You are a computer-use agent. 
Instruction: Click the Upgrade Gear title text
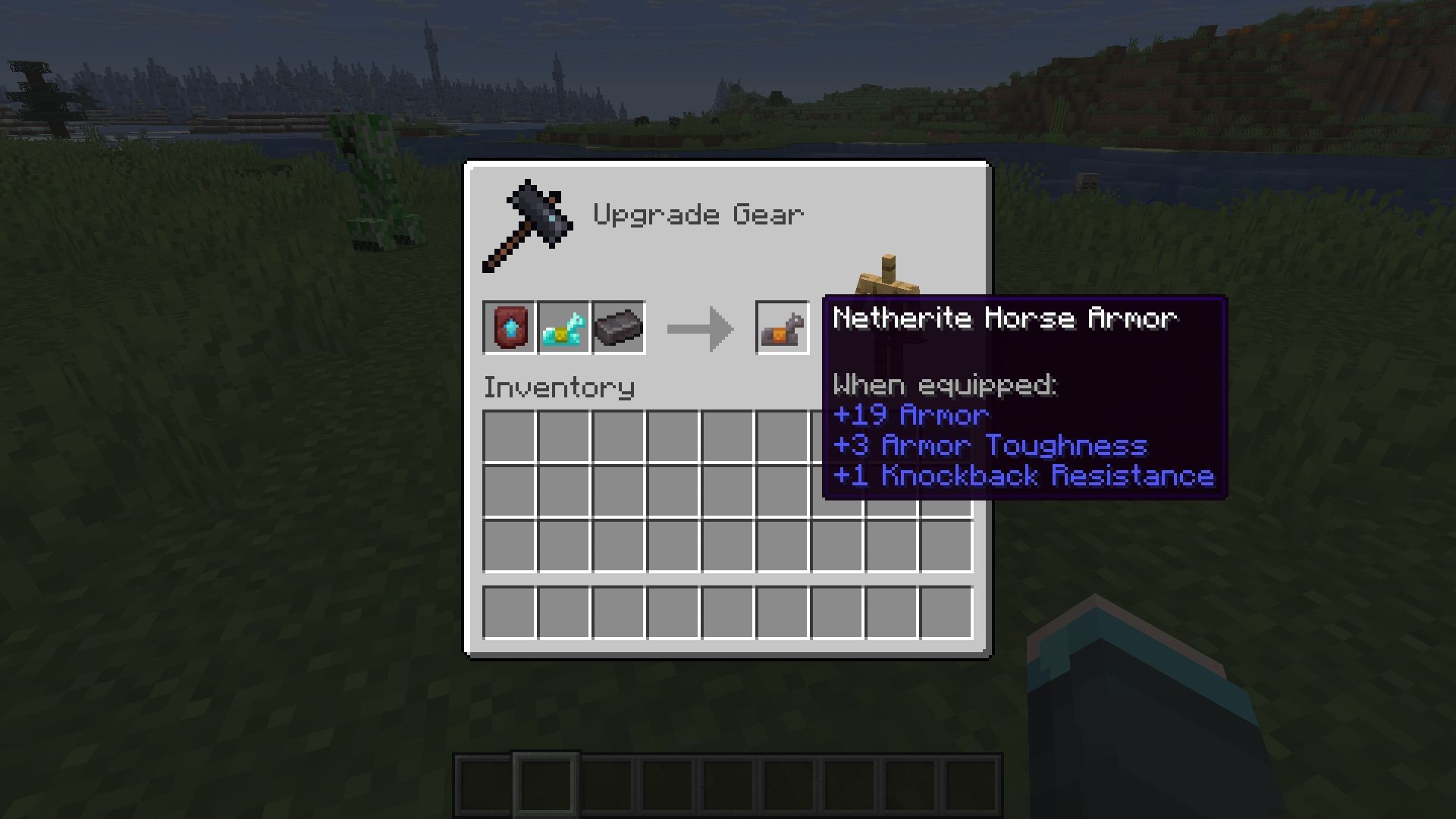(x=698, y=214)
